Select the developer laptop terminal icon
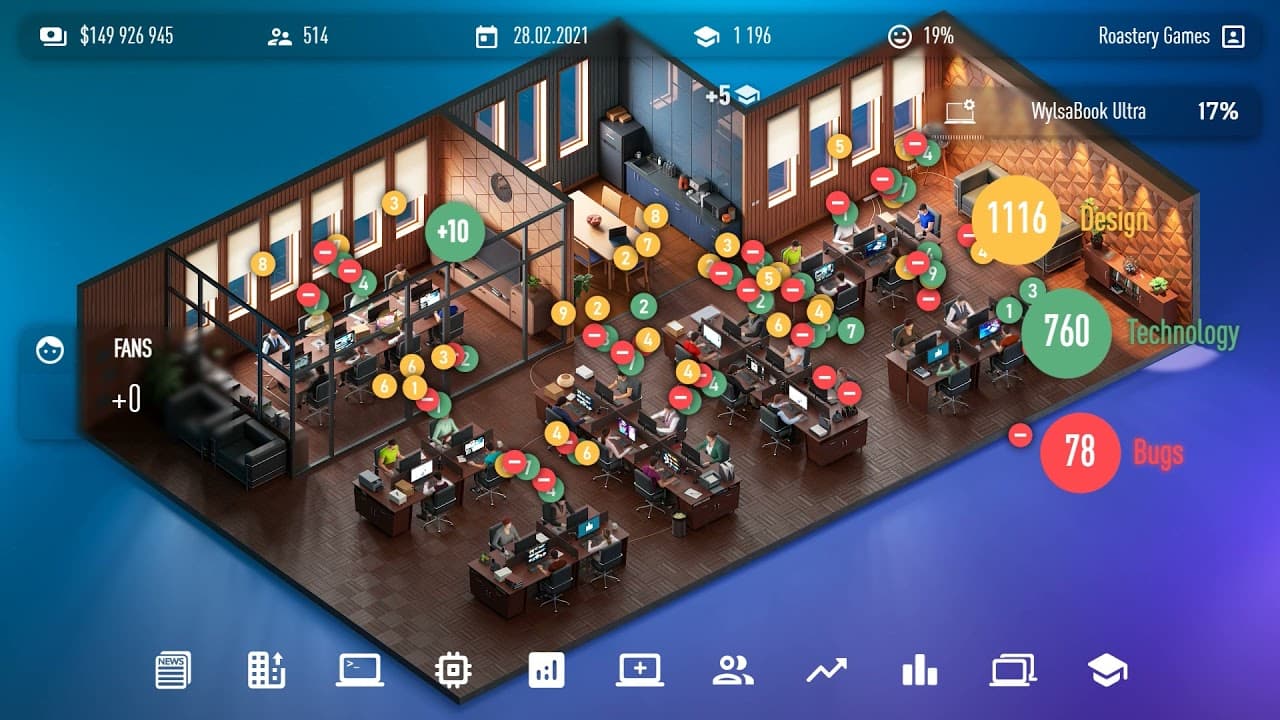1280x720 pixels. pos(357,670)
